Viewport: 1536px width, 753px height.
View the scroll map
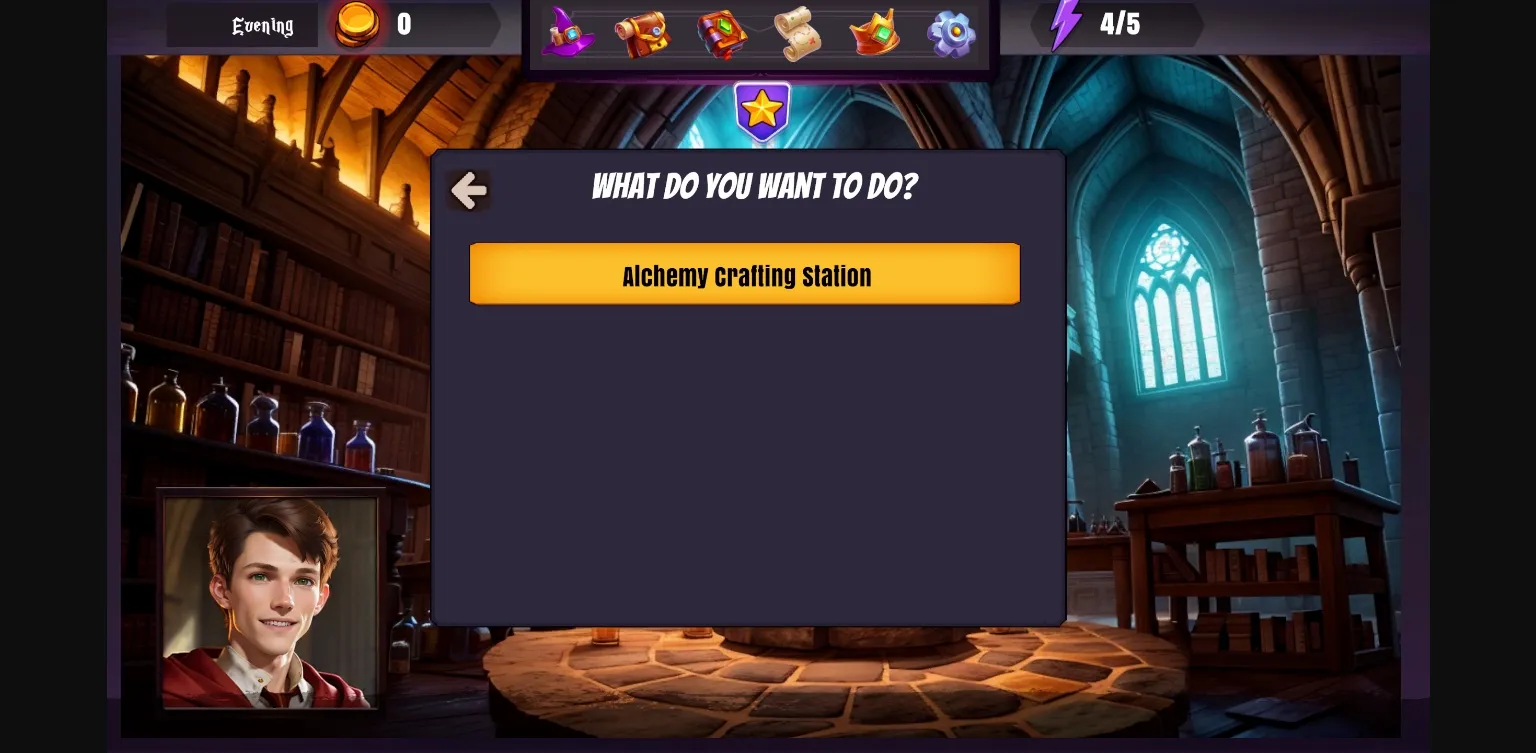pyautogui.click(x=797, y=33)
